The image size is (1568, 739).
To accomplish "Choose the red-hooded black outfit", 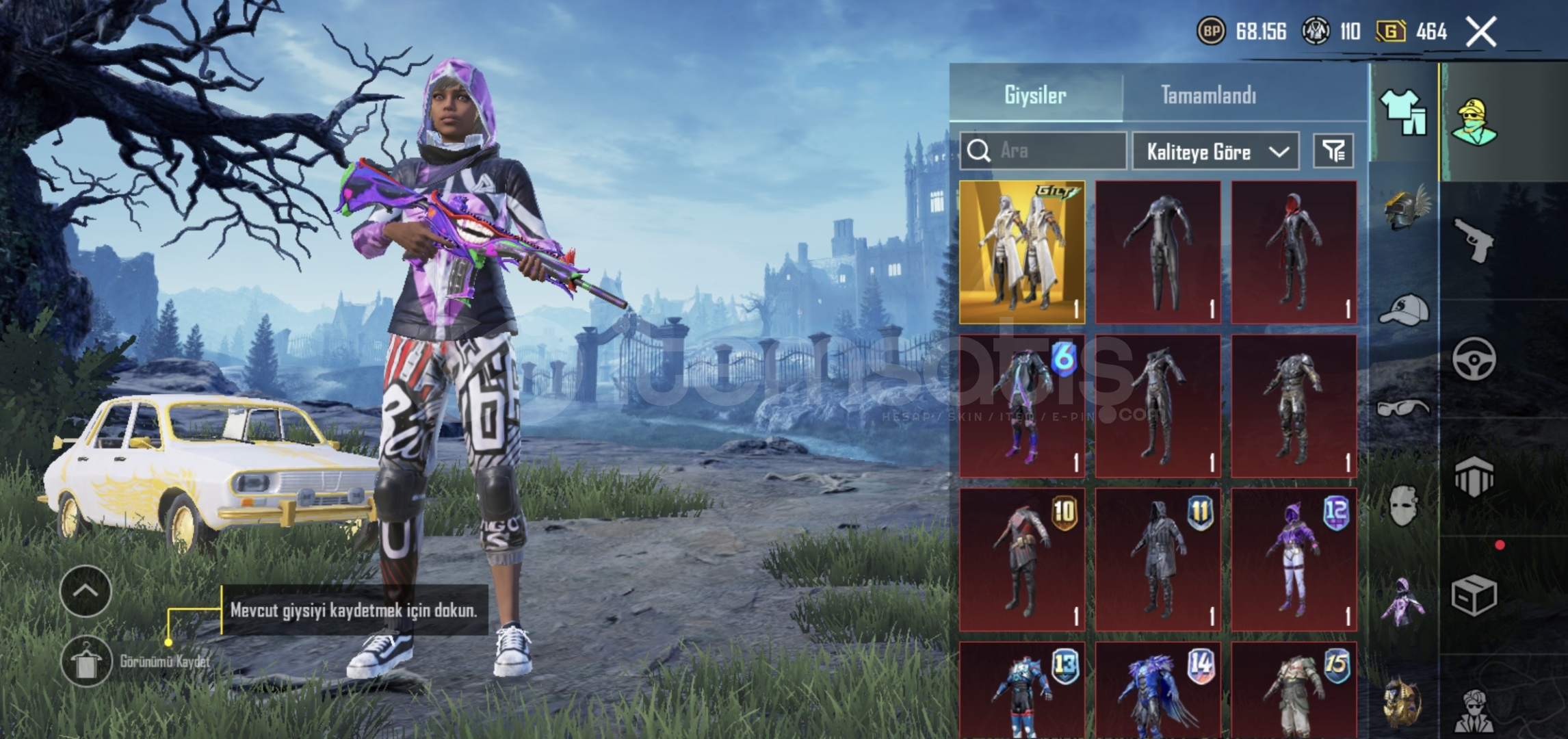I will tap(1294, 252).
